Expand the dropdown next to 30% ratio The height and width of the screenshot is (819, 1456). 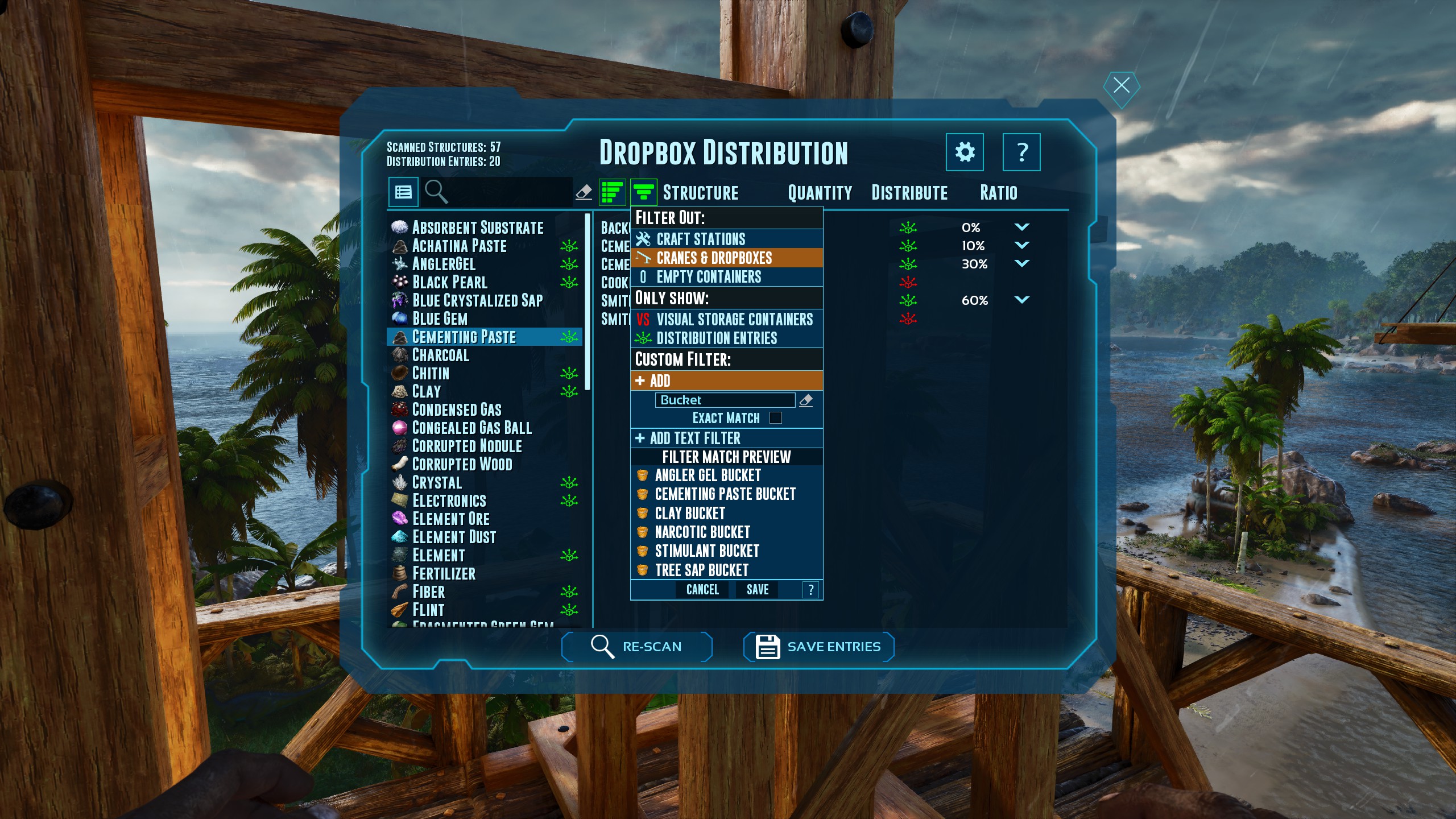[1022, 263]
